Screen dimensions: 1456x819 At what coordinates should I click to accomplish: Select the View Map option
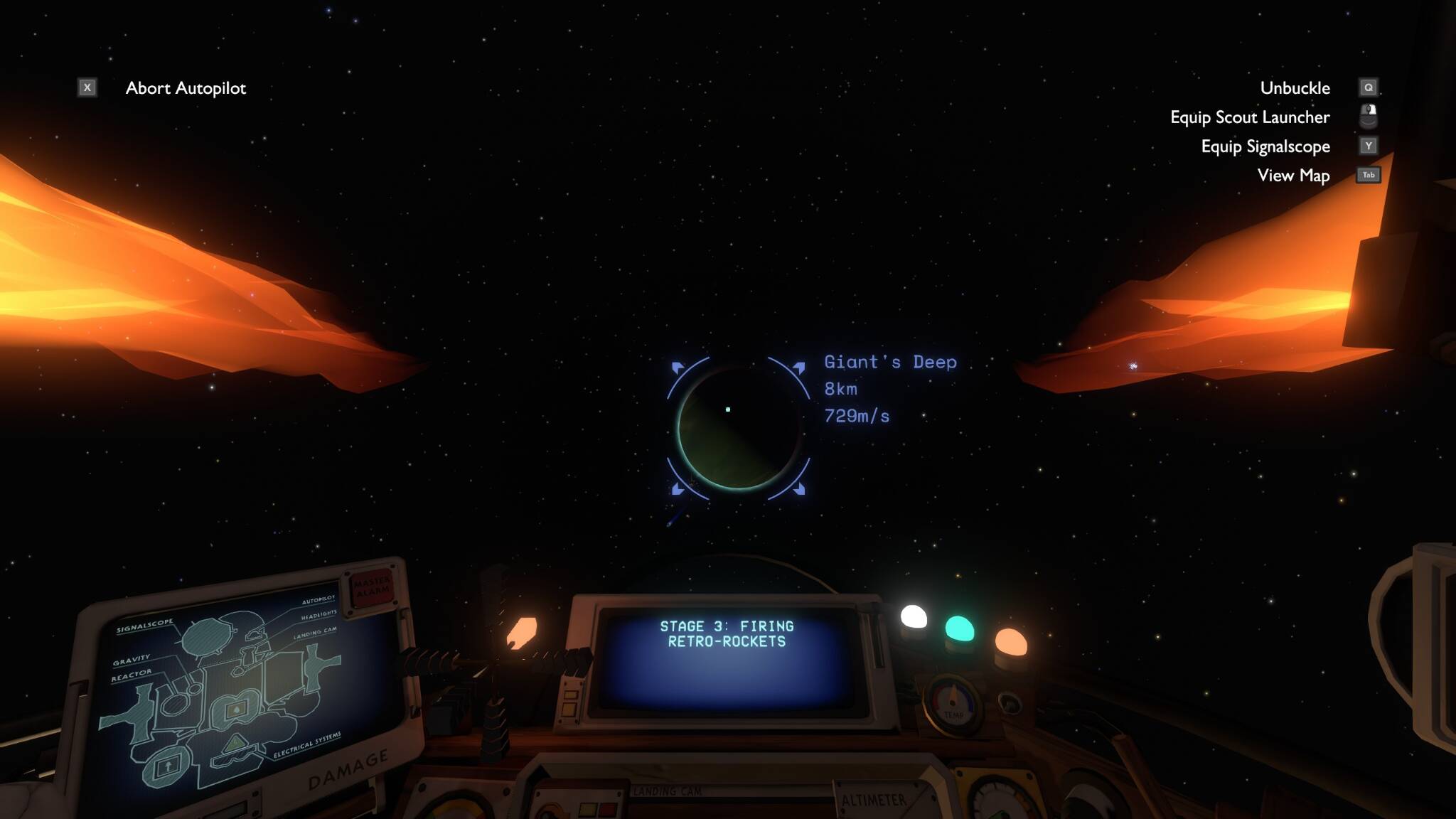1294,175
